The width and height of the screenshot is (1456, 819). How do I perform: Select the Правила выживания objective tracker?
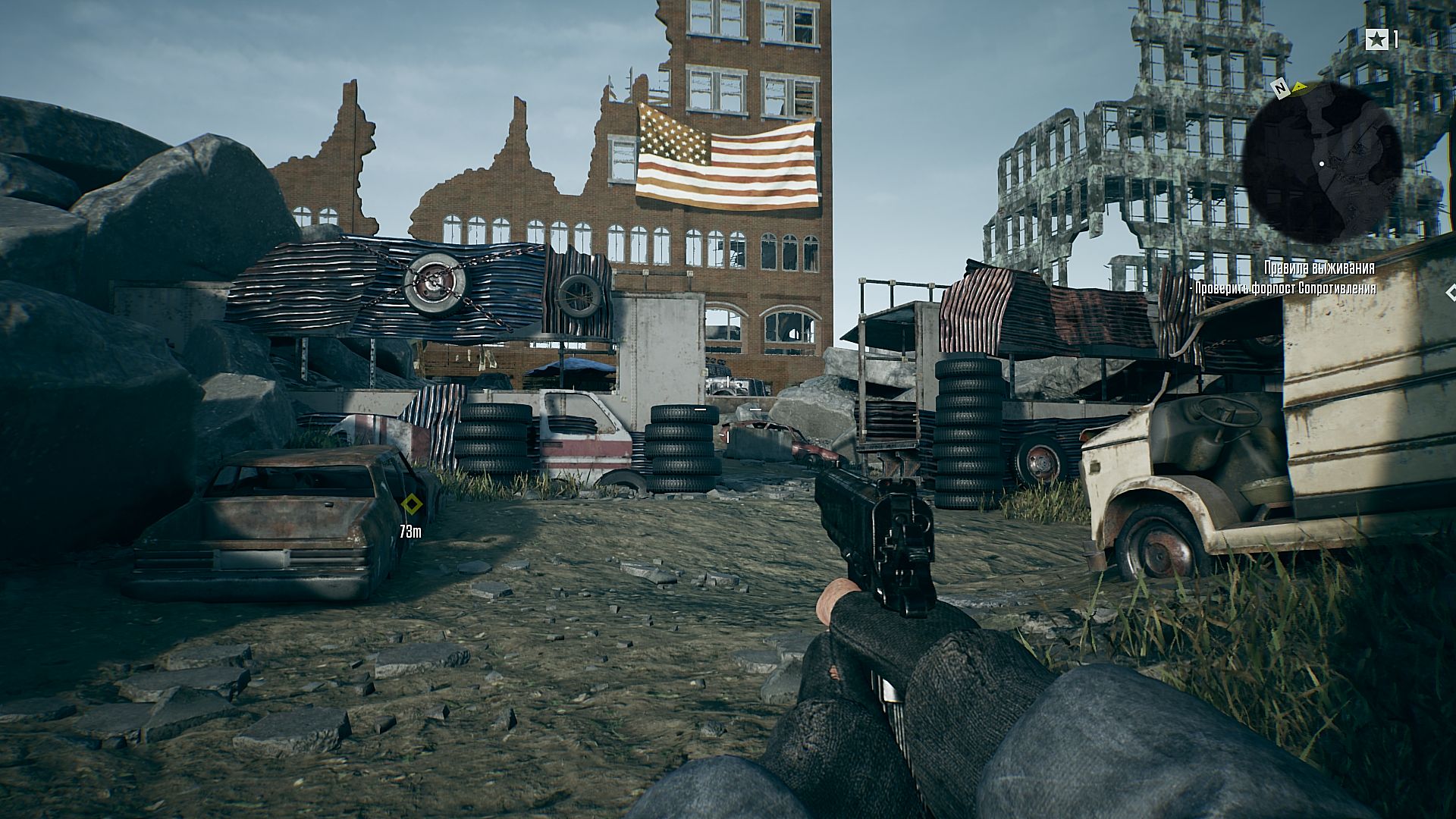coord(1319,268)
